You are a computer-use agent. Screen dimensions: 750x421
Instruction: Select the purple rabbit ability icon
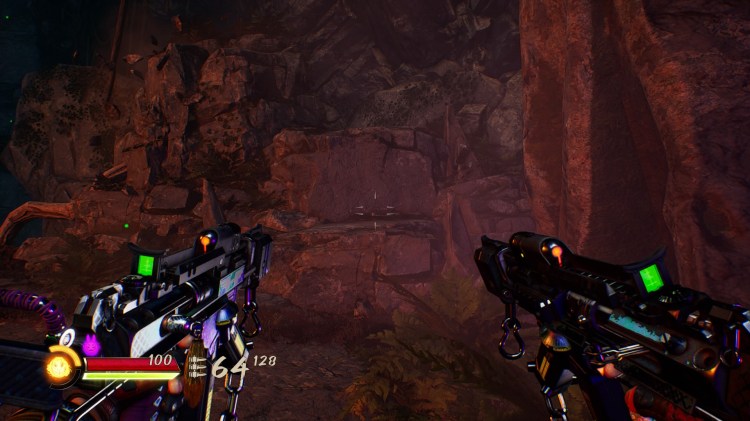(x=91, y=345)
